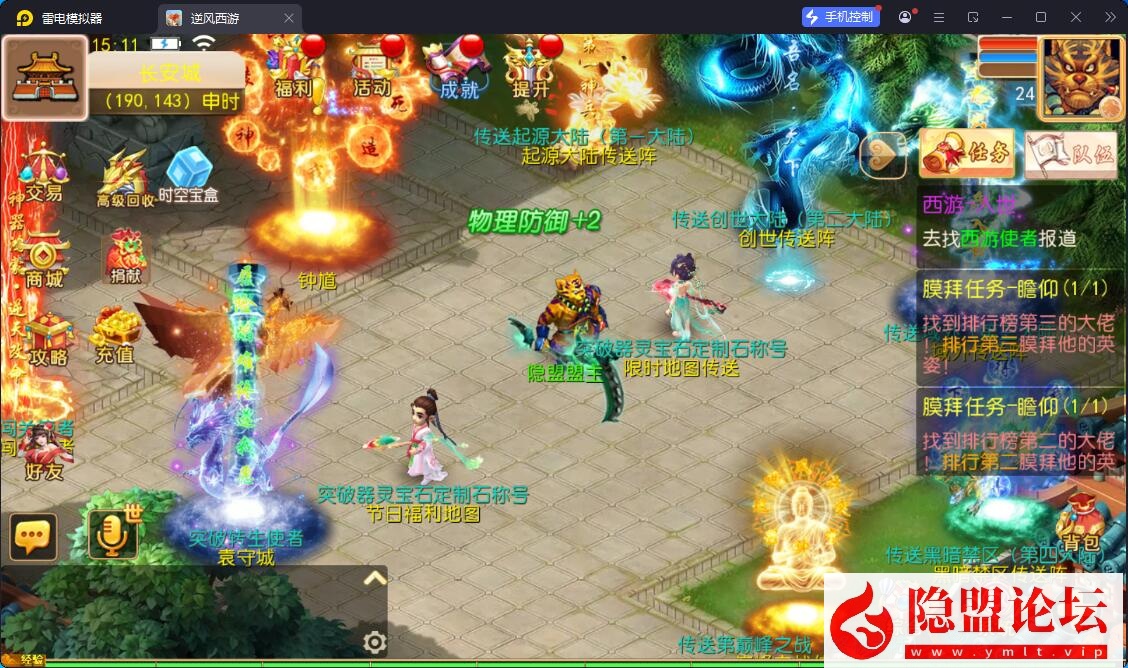Viewport: 1128px width, 668px height.
Task: Switch to the 队伍 team tab
Action: 1071,154
